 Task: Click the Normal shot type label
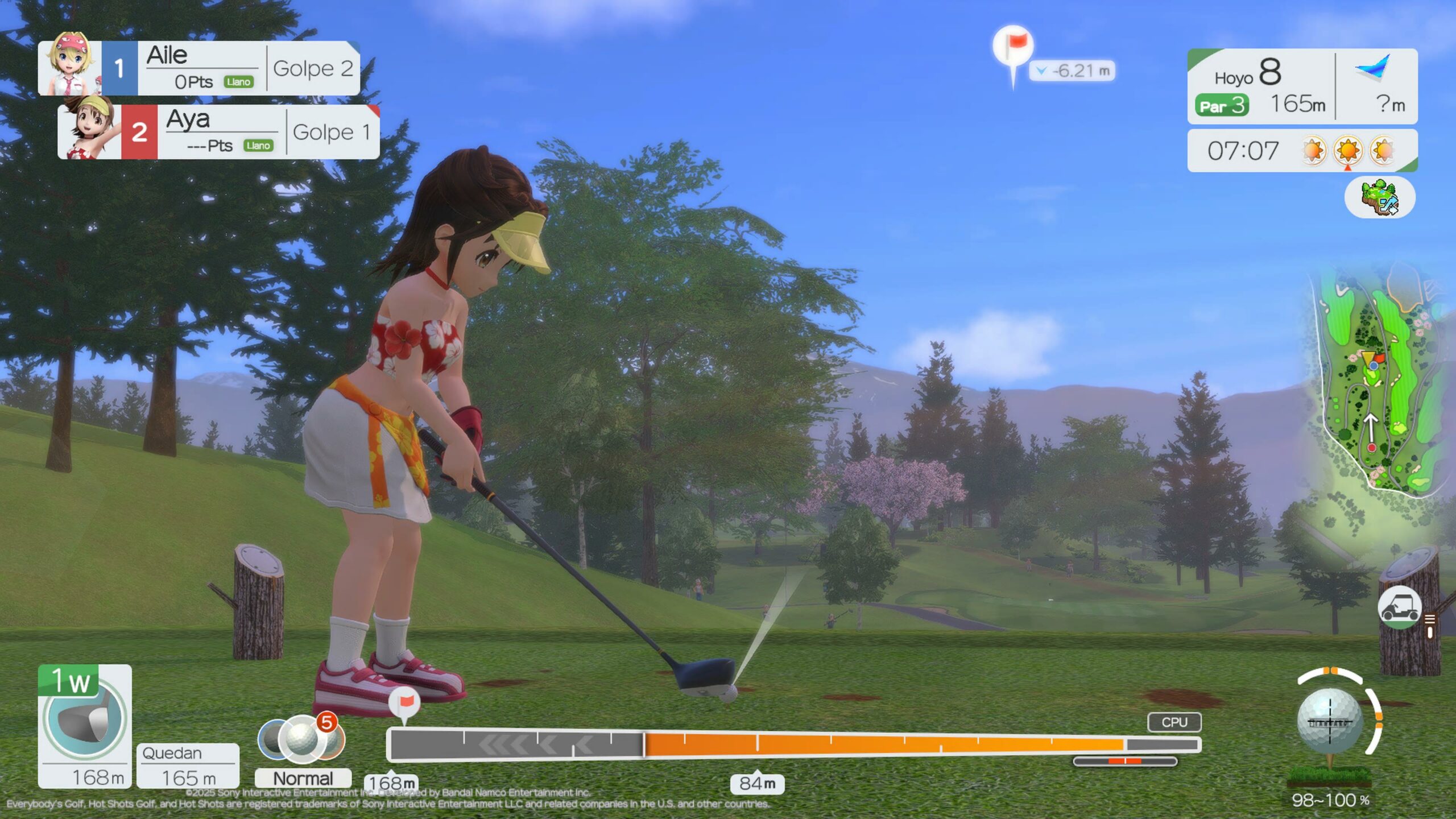tap(303, 778)
